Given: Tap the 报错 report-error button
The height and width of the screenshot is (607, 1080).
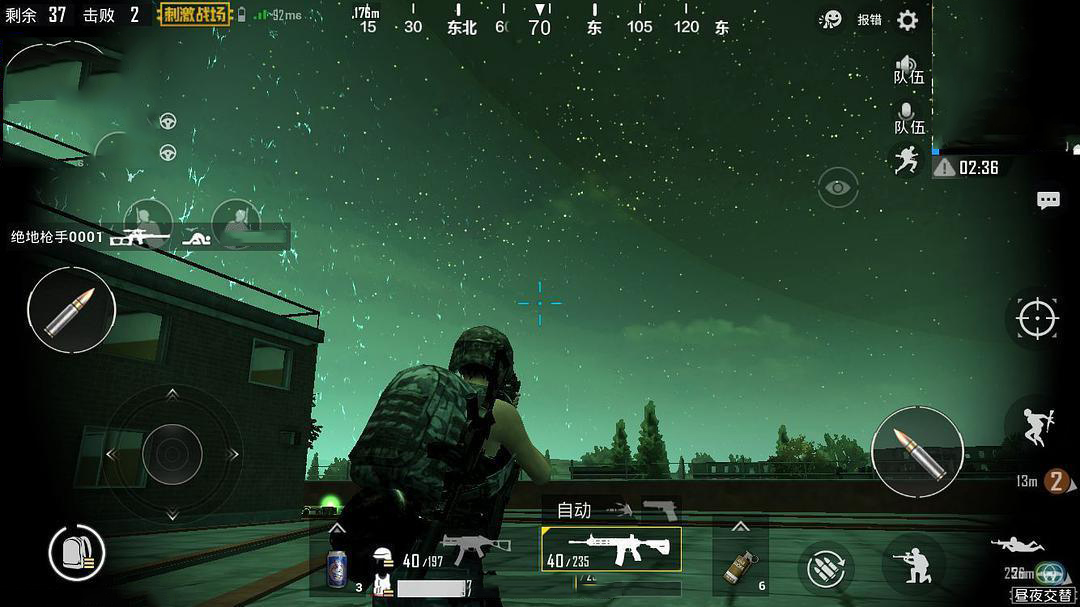Looking at the screenshot, I should pyautogui.click(x=869, y=20).
